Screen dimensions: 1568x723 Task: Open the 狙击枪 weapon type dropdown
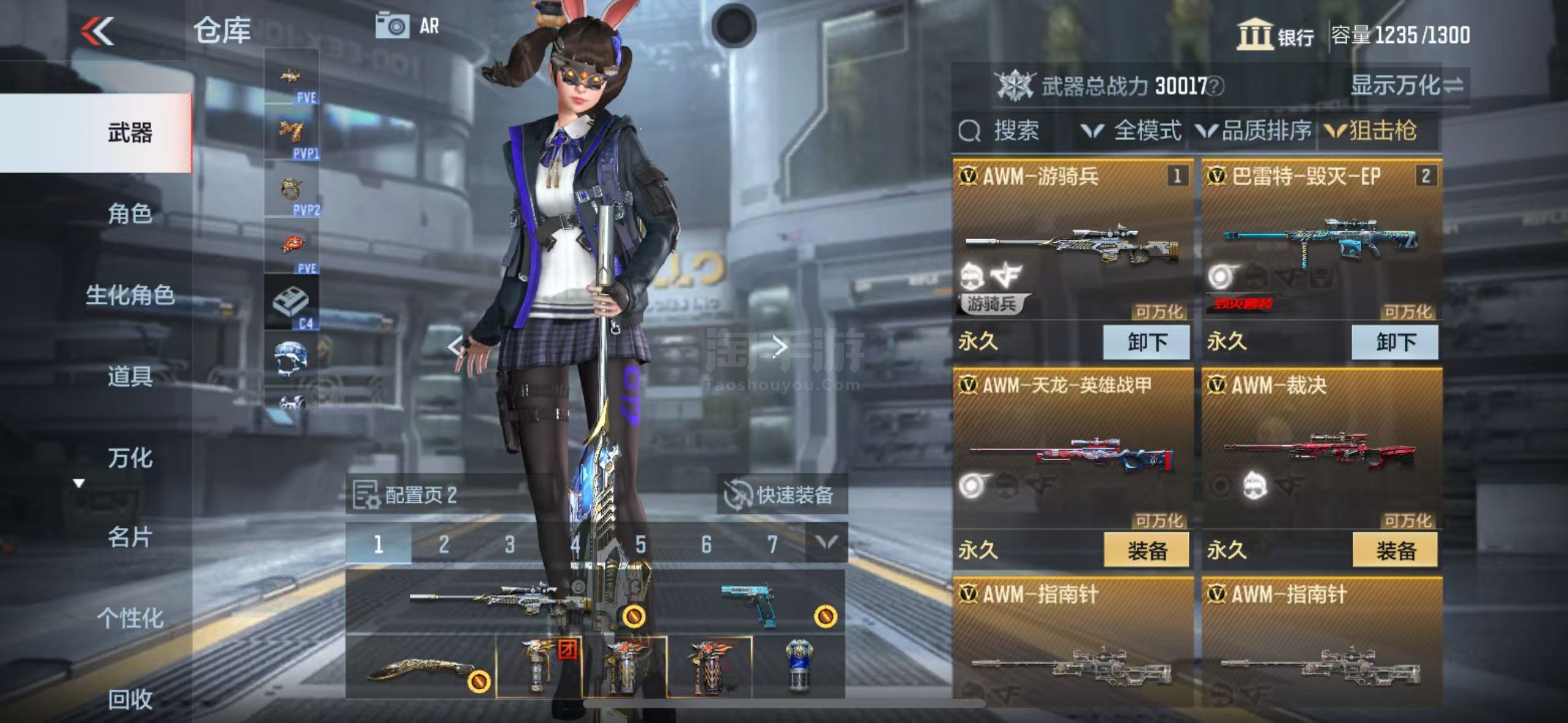click(1372, 131)
